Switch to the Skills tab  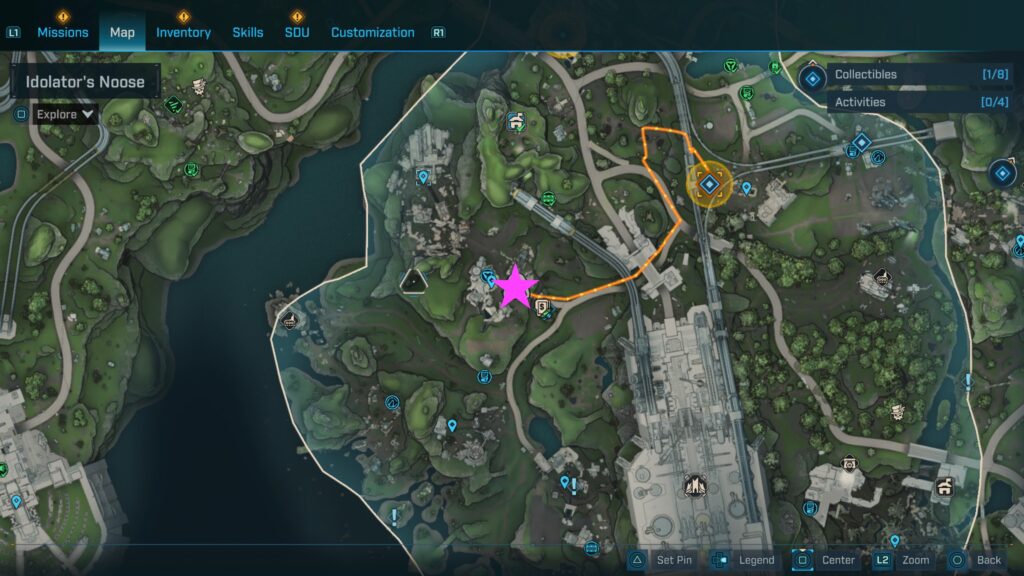coord(248,32)
